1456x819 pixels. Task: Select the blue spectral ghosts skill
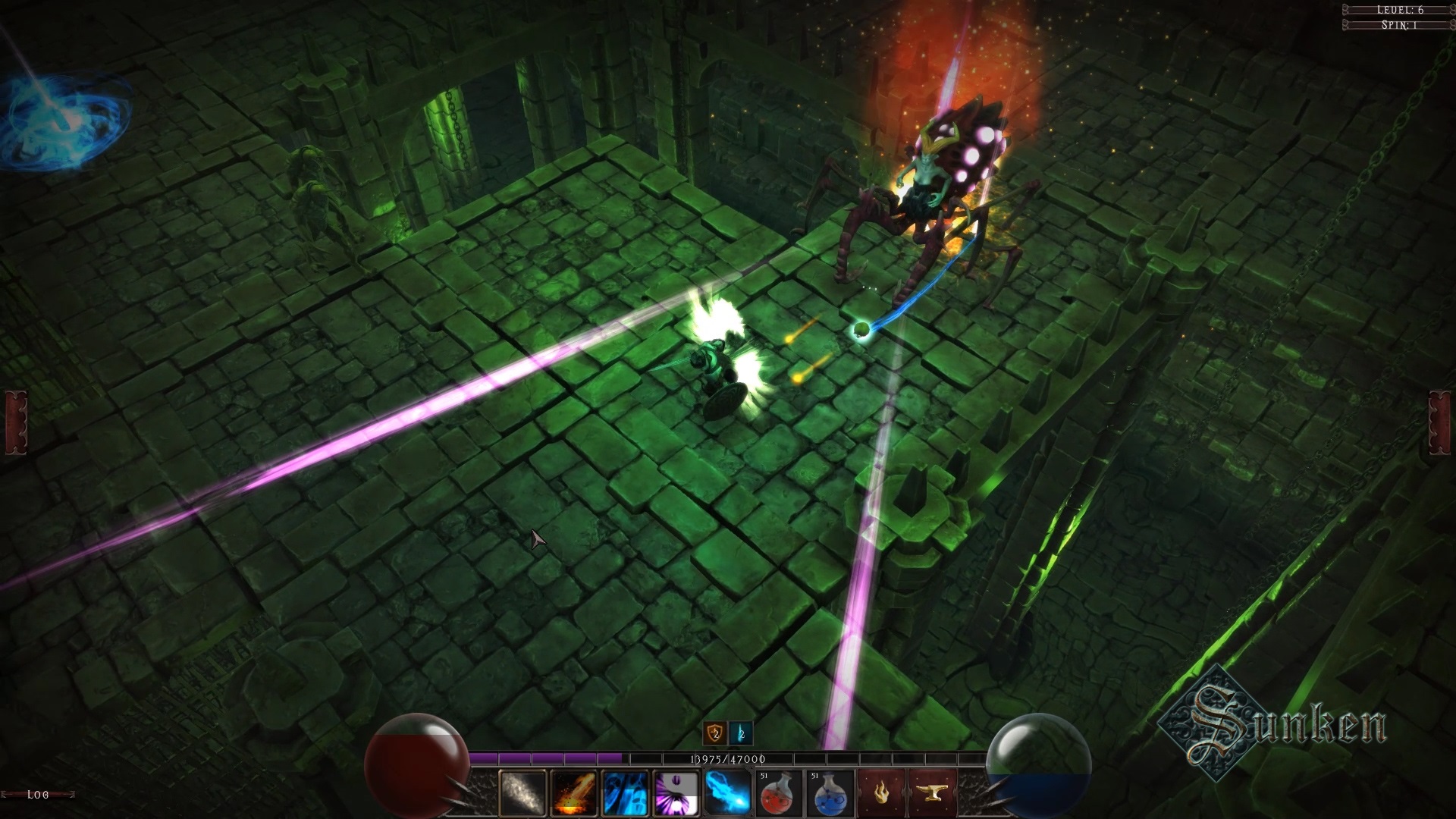[x=625, y=794]
